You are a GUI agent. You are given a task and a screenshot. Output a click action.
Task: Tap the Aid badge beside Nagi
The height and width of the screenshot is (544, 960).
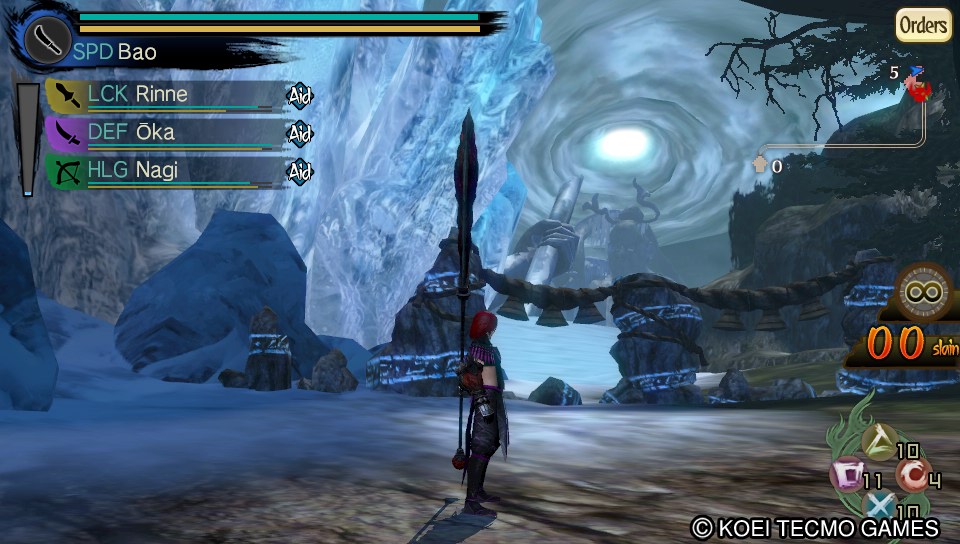coord(300,172)
